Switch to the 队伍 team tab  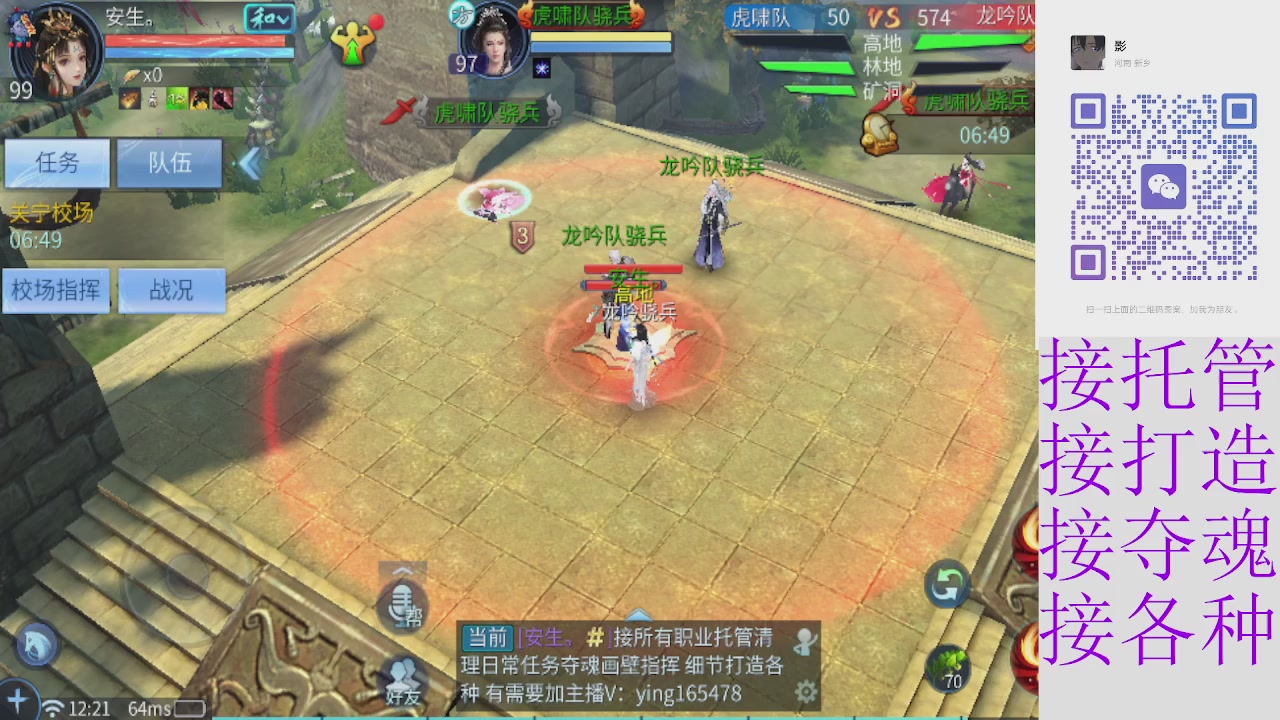pos(170,163)
